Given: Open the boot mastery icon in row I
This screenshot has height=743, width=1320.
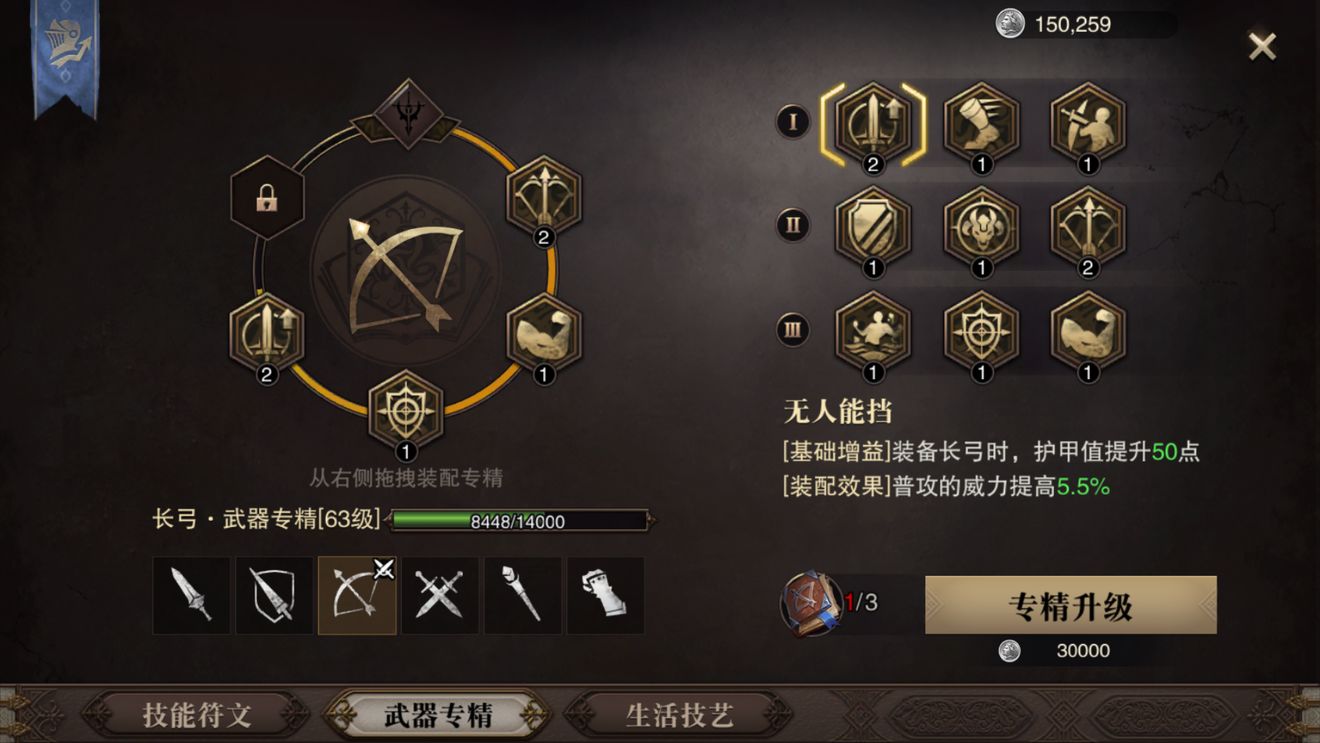Looking at the screenshot, I should (980, 125).
